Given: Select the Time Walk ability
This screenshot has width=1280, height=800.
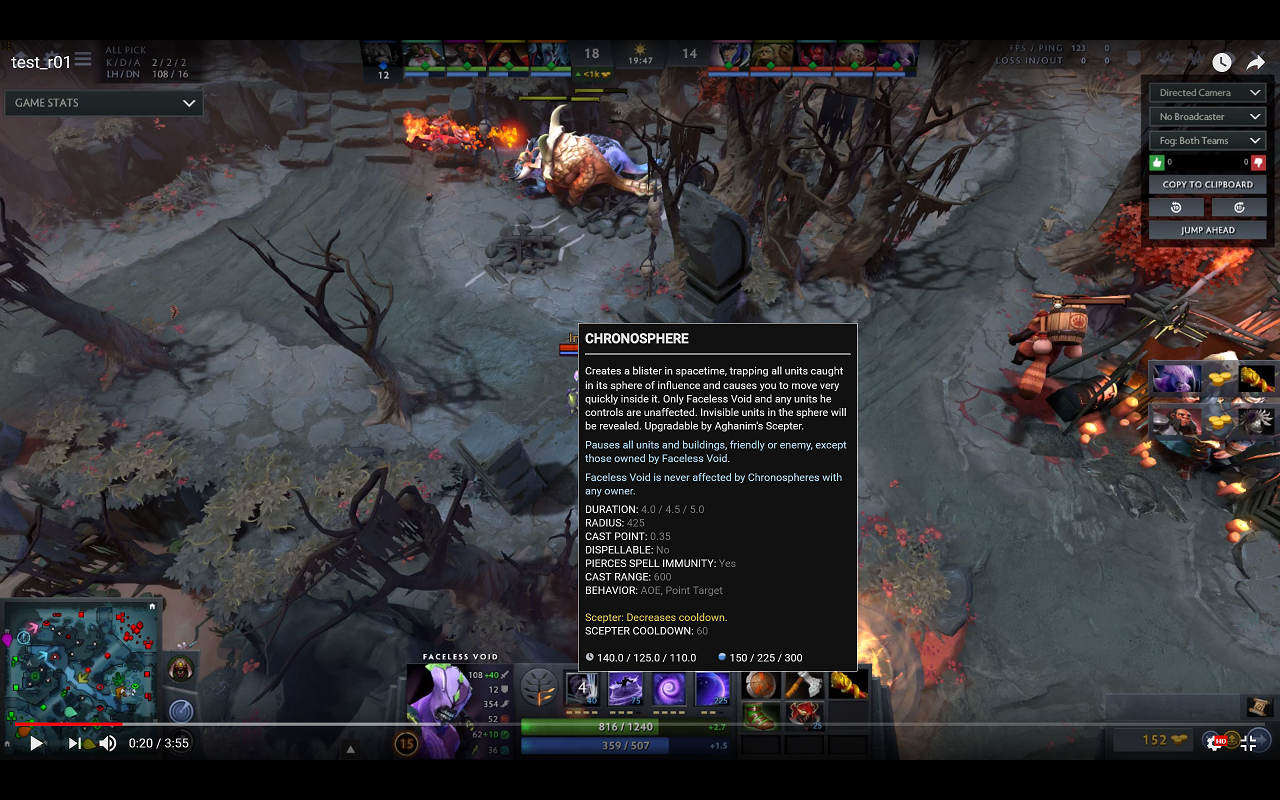Looking at the screenshot, I should (583, 689).
